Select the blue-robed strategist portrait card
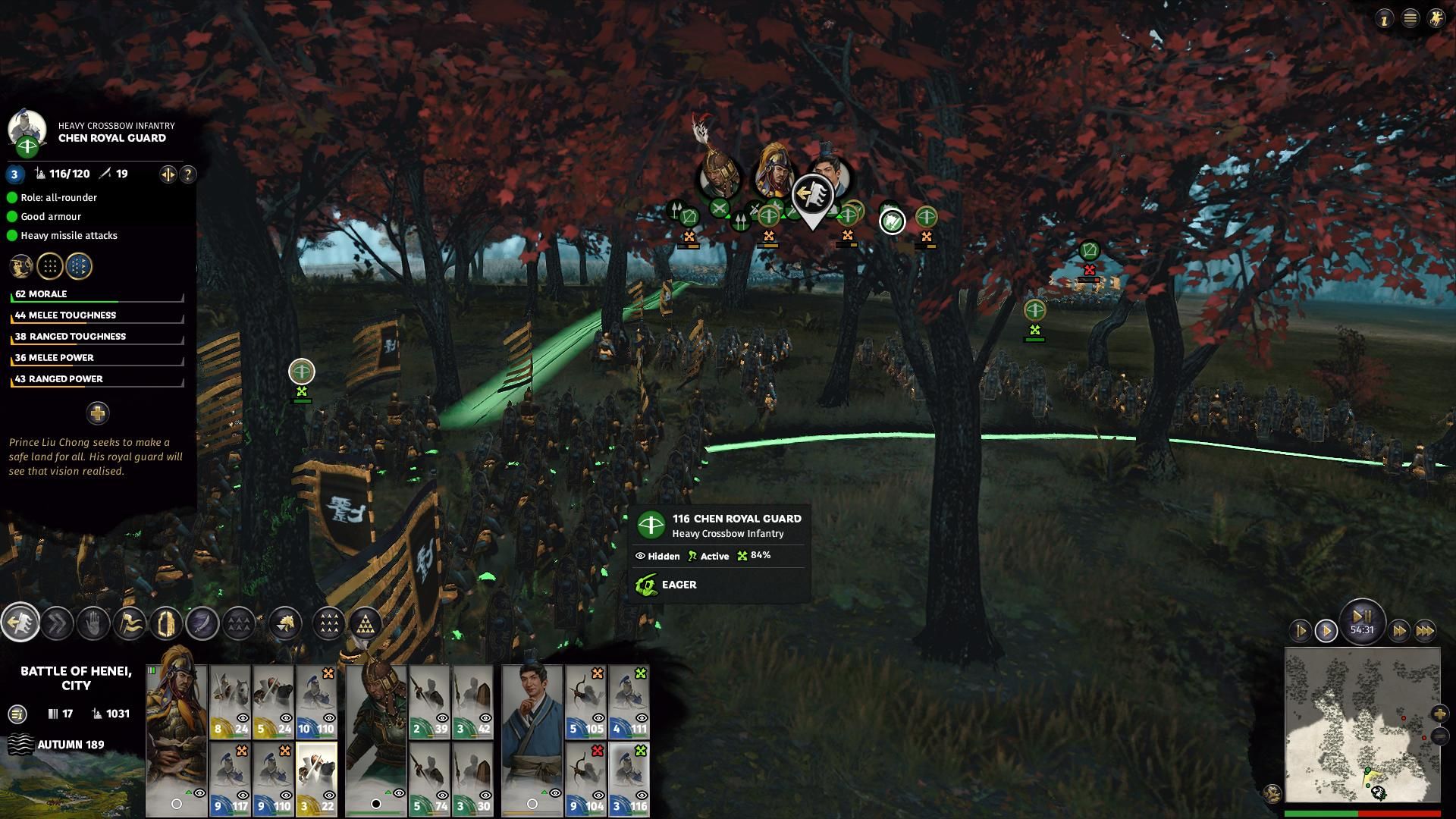Viewport: 1456px width, 819px height. tap(532, 739)
